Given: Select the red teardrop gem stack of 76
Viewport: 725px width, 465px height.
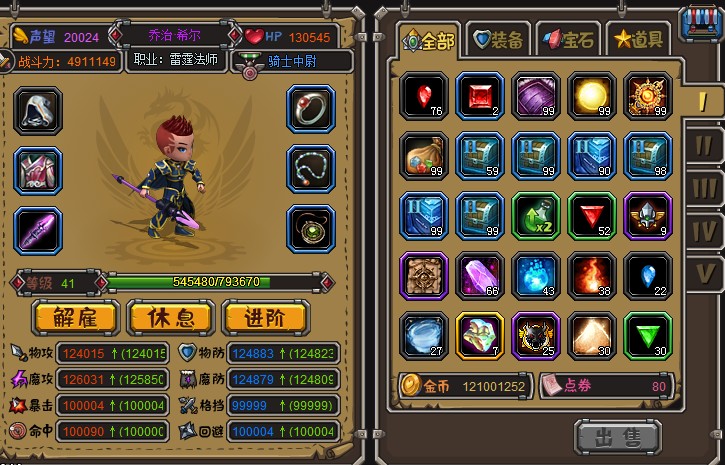Looking at the screenshot, I should [x=424, y=96].
